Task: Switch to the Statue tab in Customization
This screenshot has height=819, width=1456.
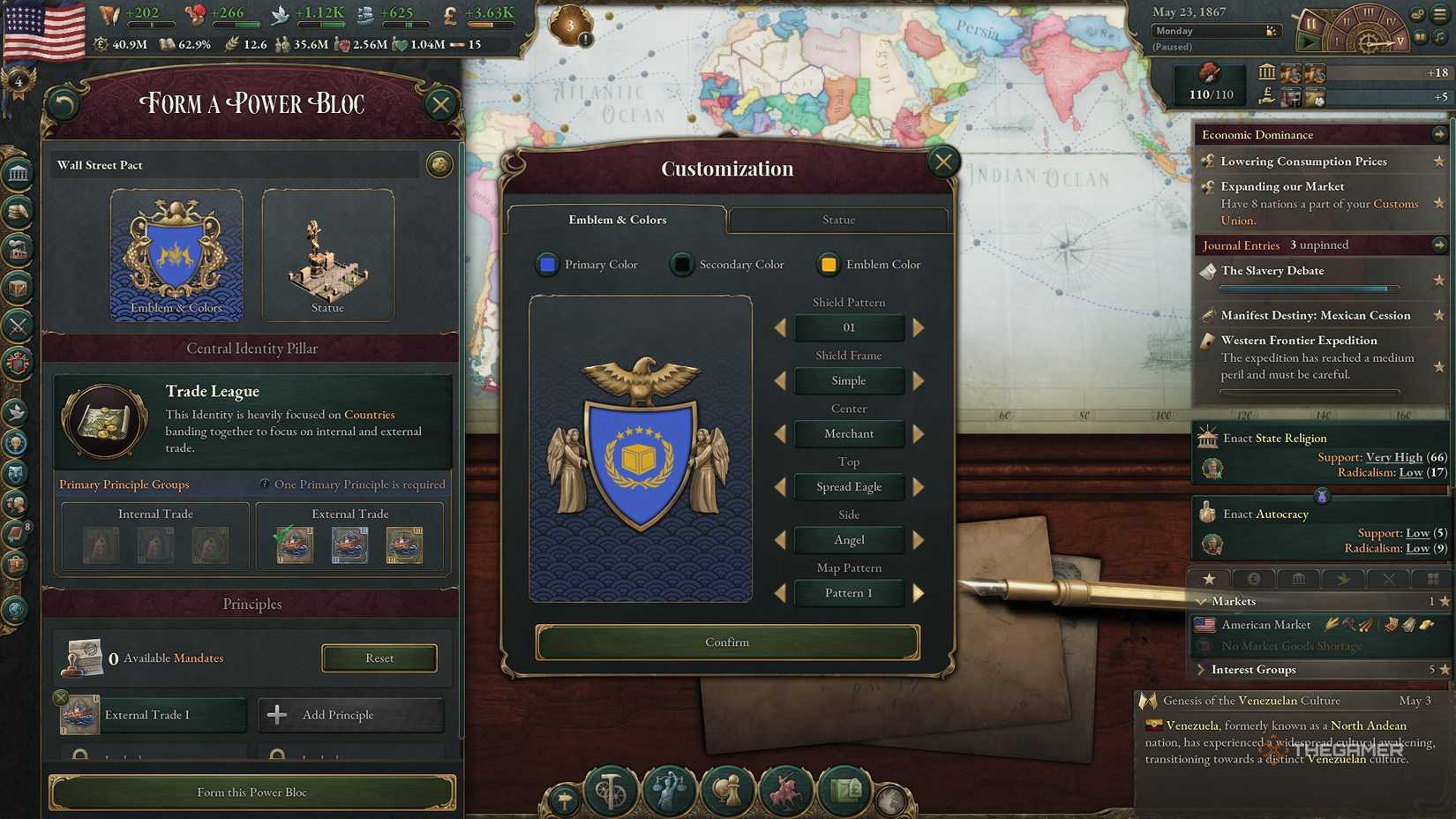Action: [x=837, y=220]
